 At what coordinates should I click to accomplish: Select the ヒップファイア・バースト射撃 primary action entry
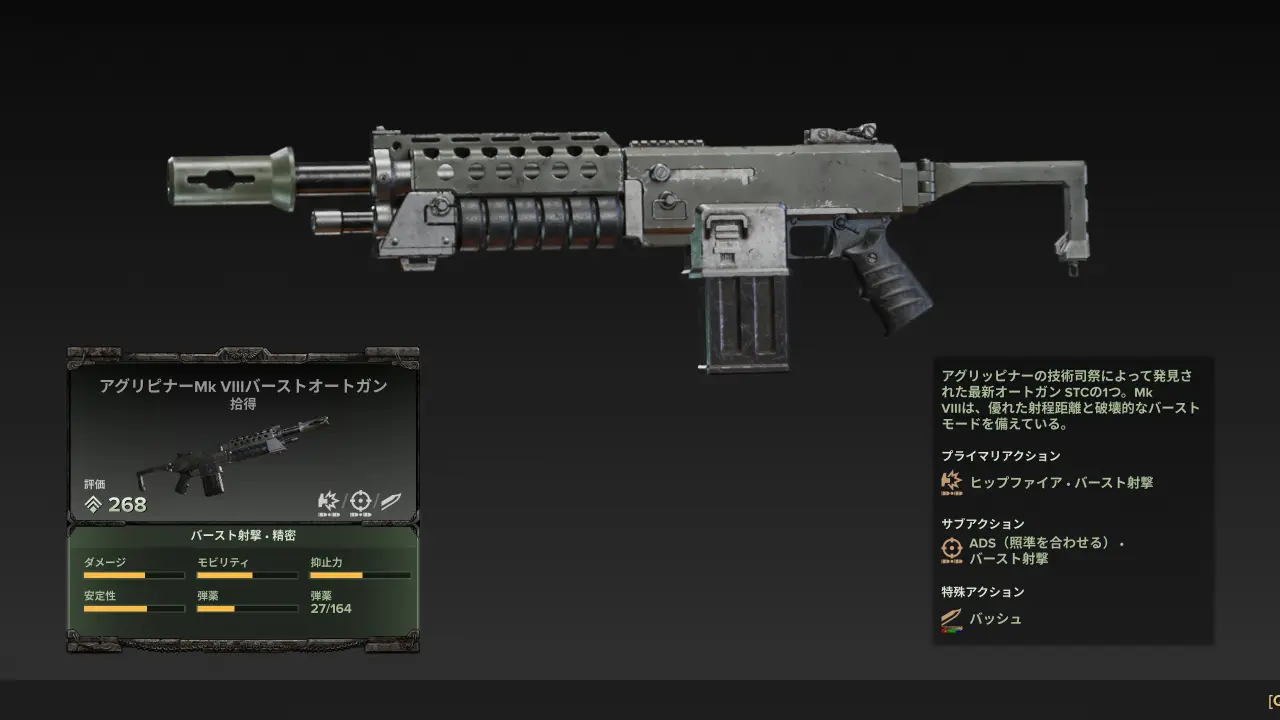tap(1060, 482)
